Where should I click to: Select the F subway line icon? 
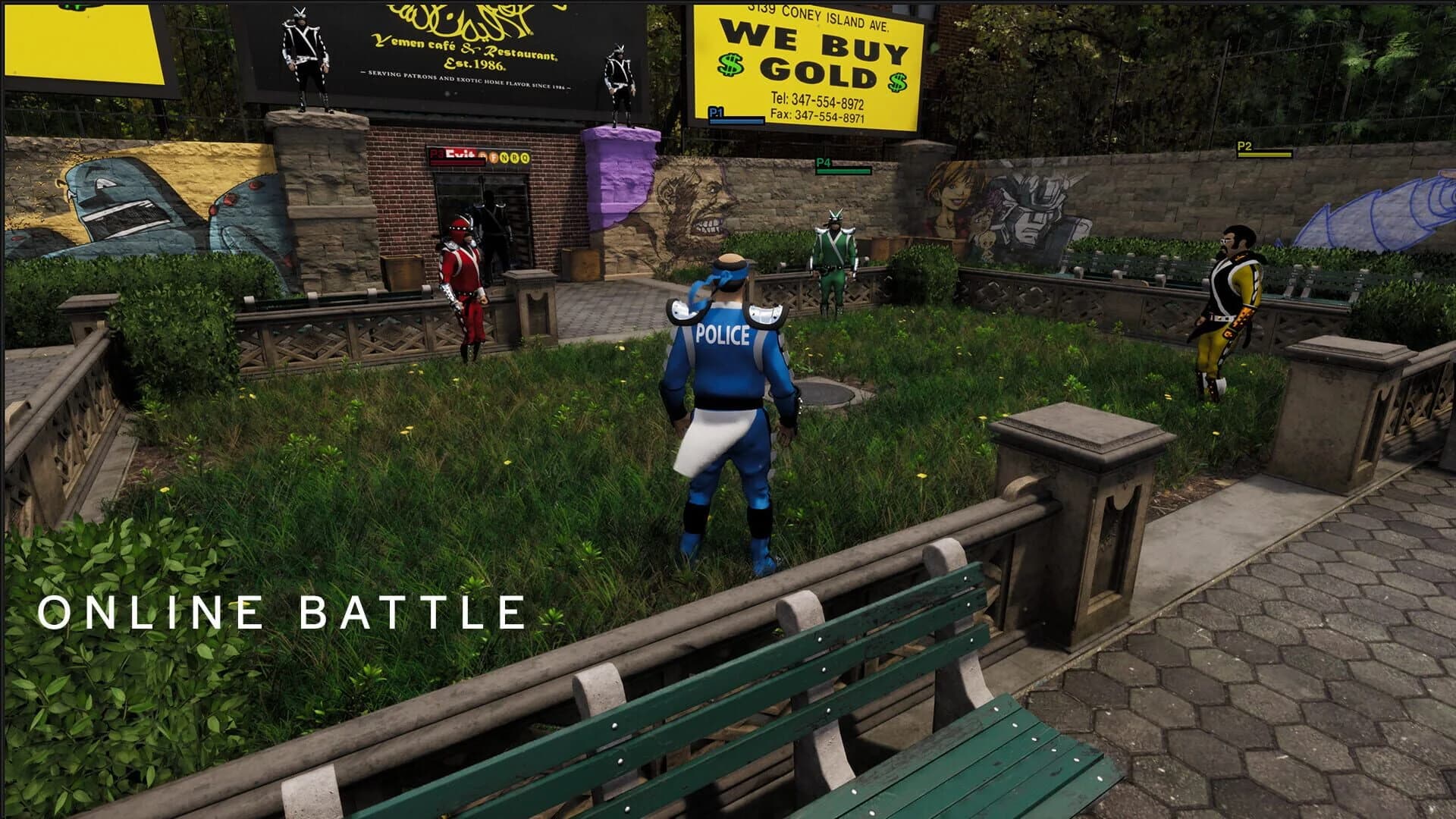pos(494,156)
